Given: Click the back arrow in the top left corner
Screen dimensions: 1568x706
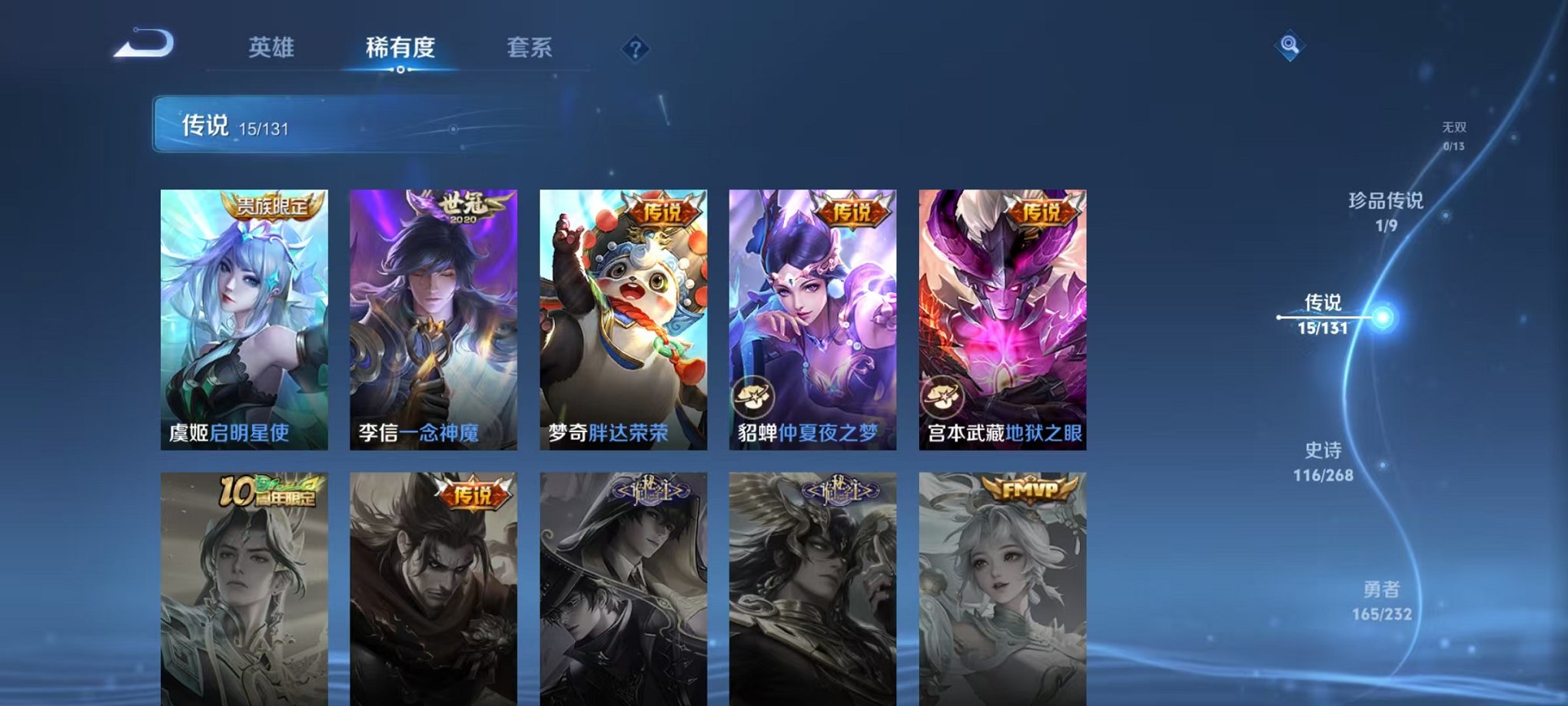Looking at the screenshot, I should point(142,46).
